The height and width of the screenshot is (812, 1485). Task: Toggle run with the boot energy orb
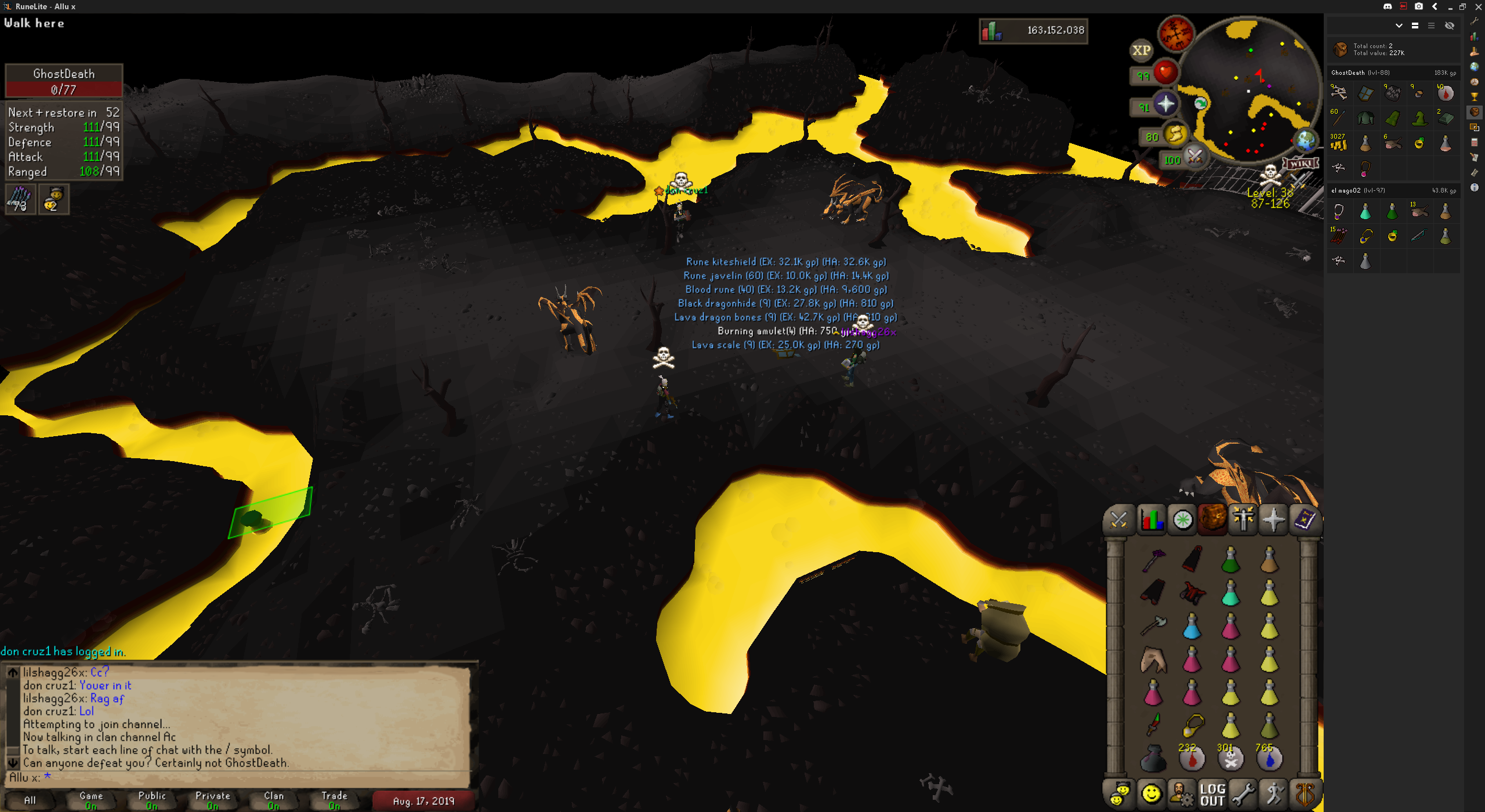1175,135
